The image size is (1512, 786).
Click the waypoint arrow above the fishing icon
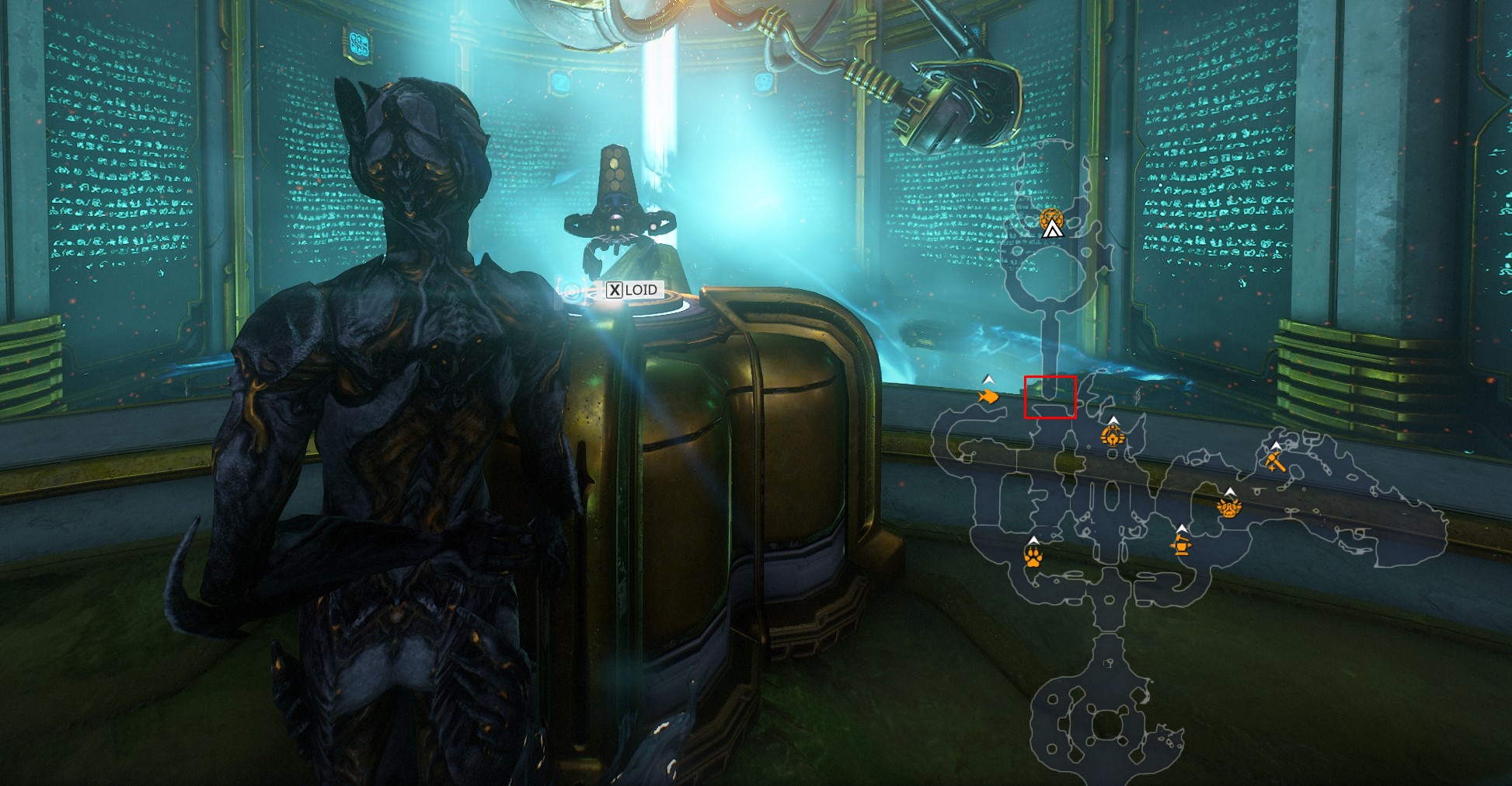[x=989, y=379]
